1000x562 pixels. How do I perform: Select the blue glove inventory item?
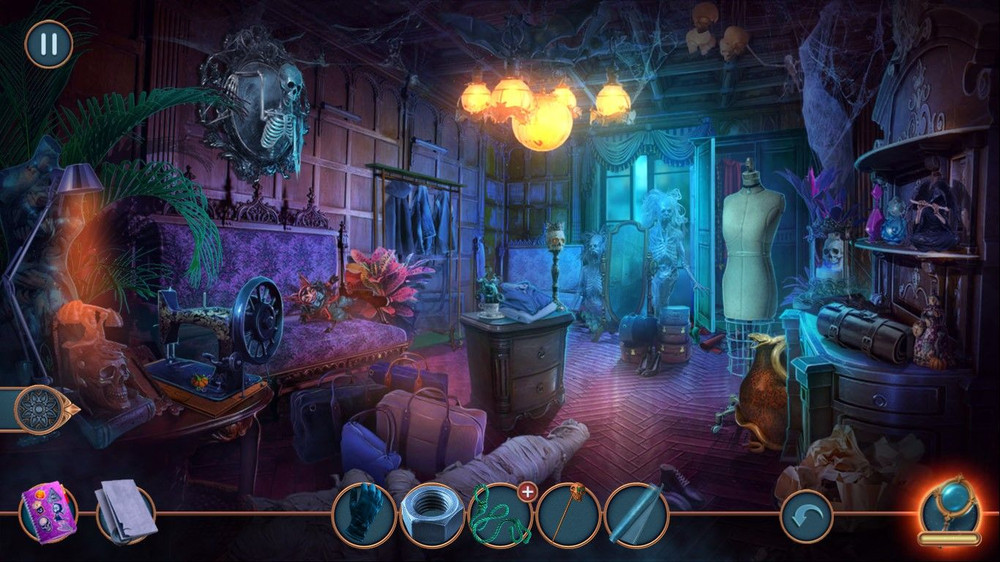[364, 514]
